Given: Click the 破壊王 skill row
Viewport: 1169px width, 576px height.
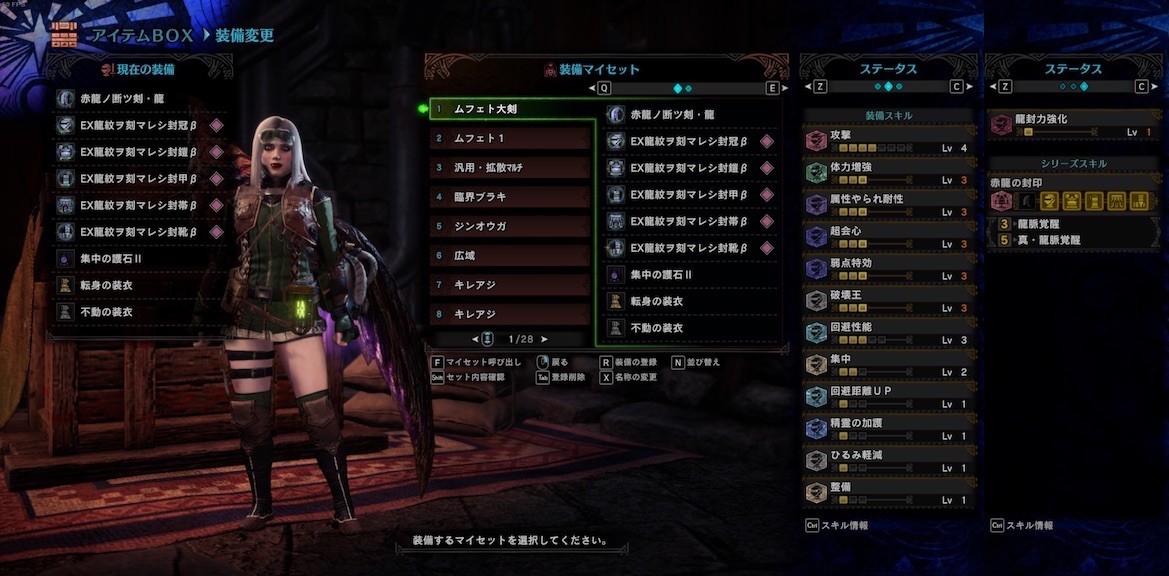Looking at the screenshot, I should (888, 300).
